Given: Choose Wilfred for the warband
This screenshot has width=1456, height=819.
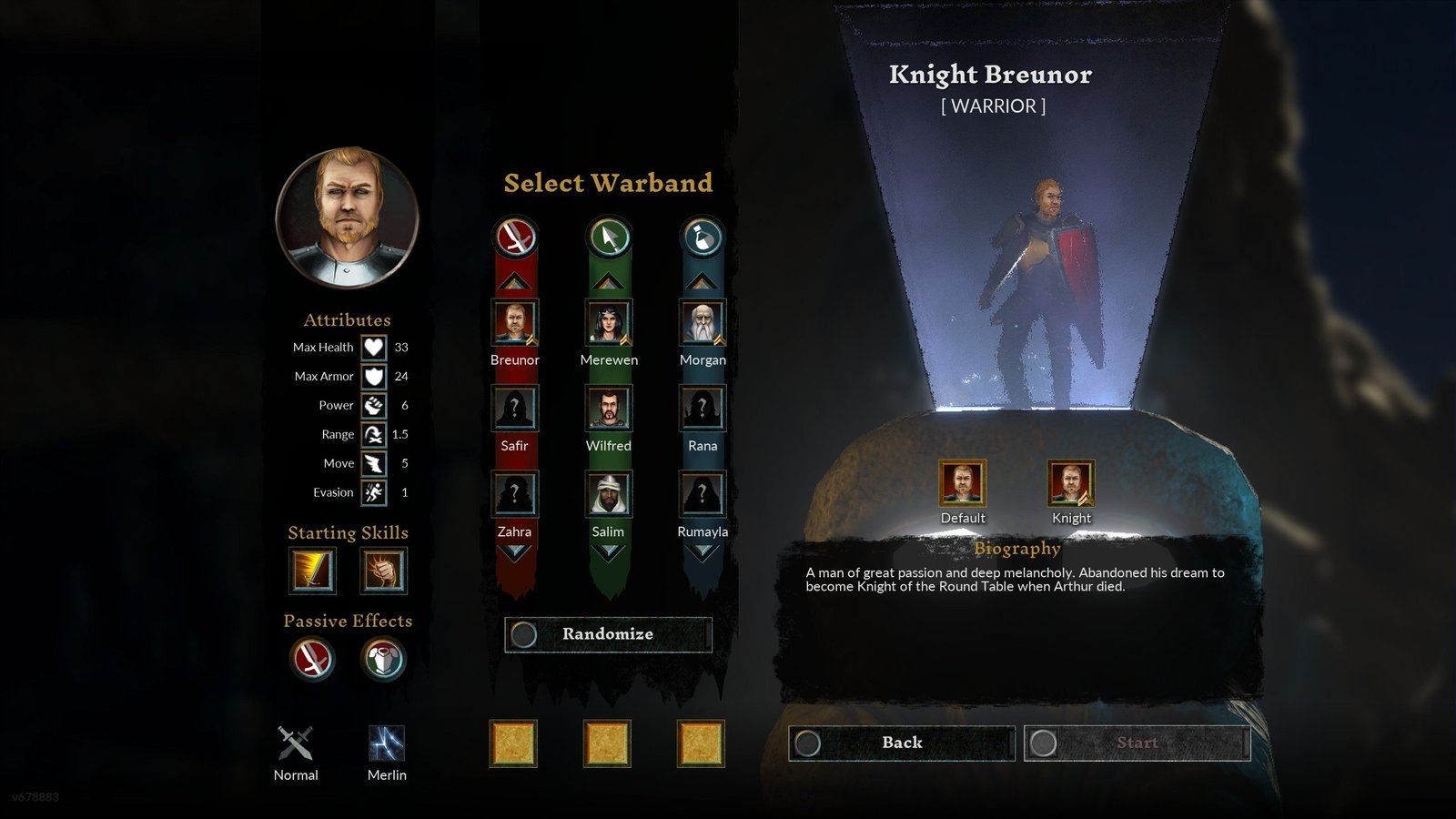Looking at the screenshot, I should point(609,409).
